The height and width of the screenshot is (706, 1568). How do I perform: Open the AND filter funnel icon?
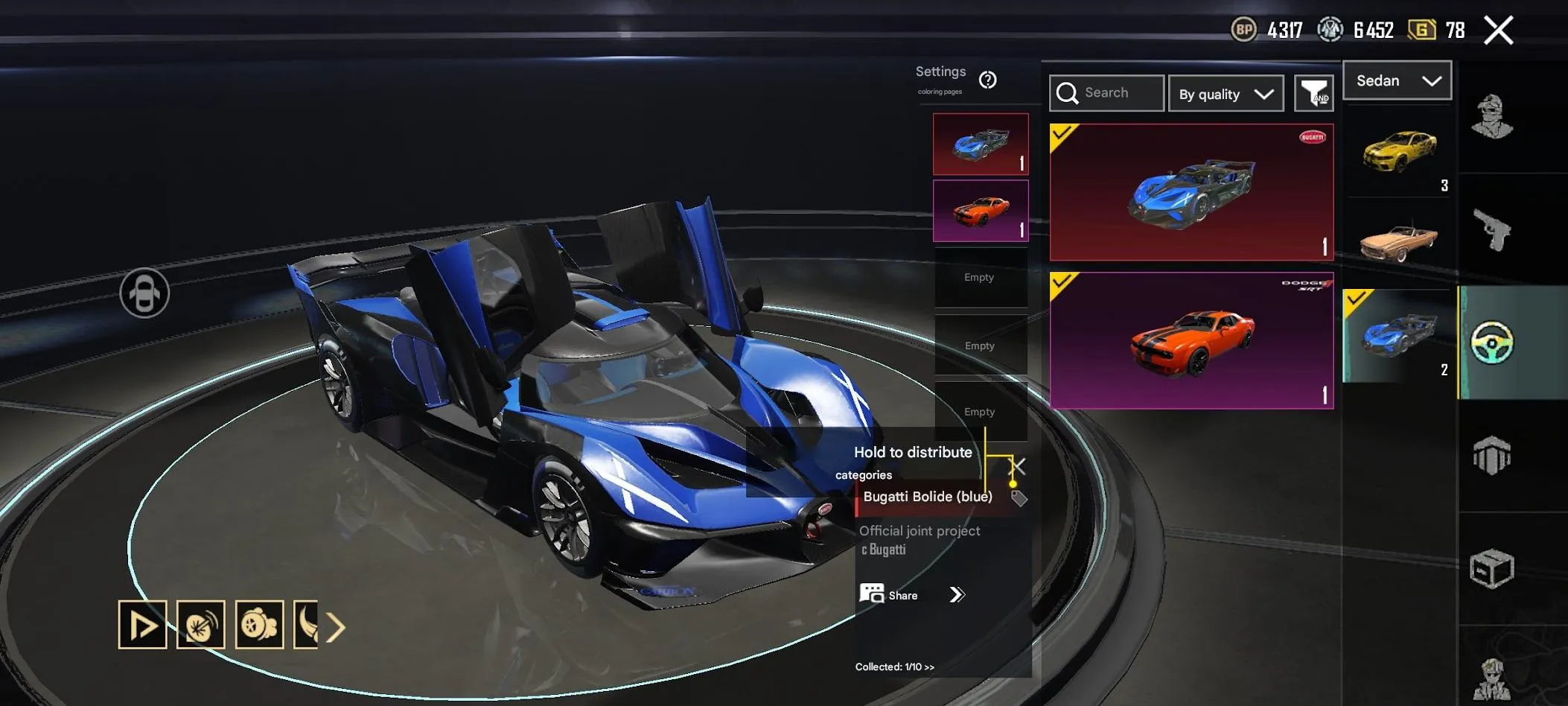[x=1315, y=93]
